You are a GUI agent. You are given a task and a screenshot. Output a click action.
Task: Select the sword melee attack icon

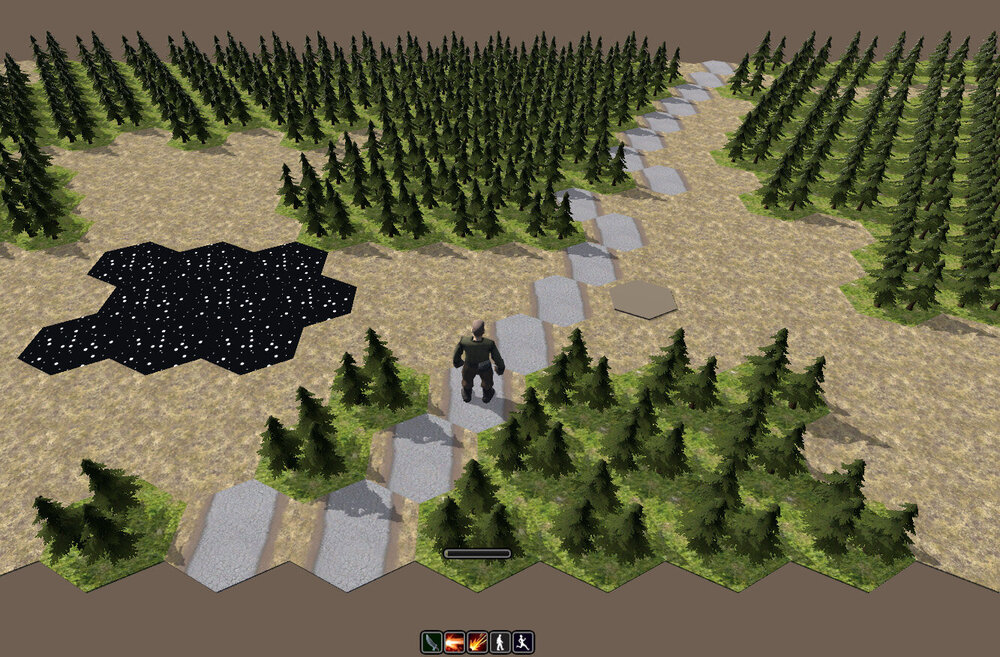tap(431, 642)
